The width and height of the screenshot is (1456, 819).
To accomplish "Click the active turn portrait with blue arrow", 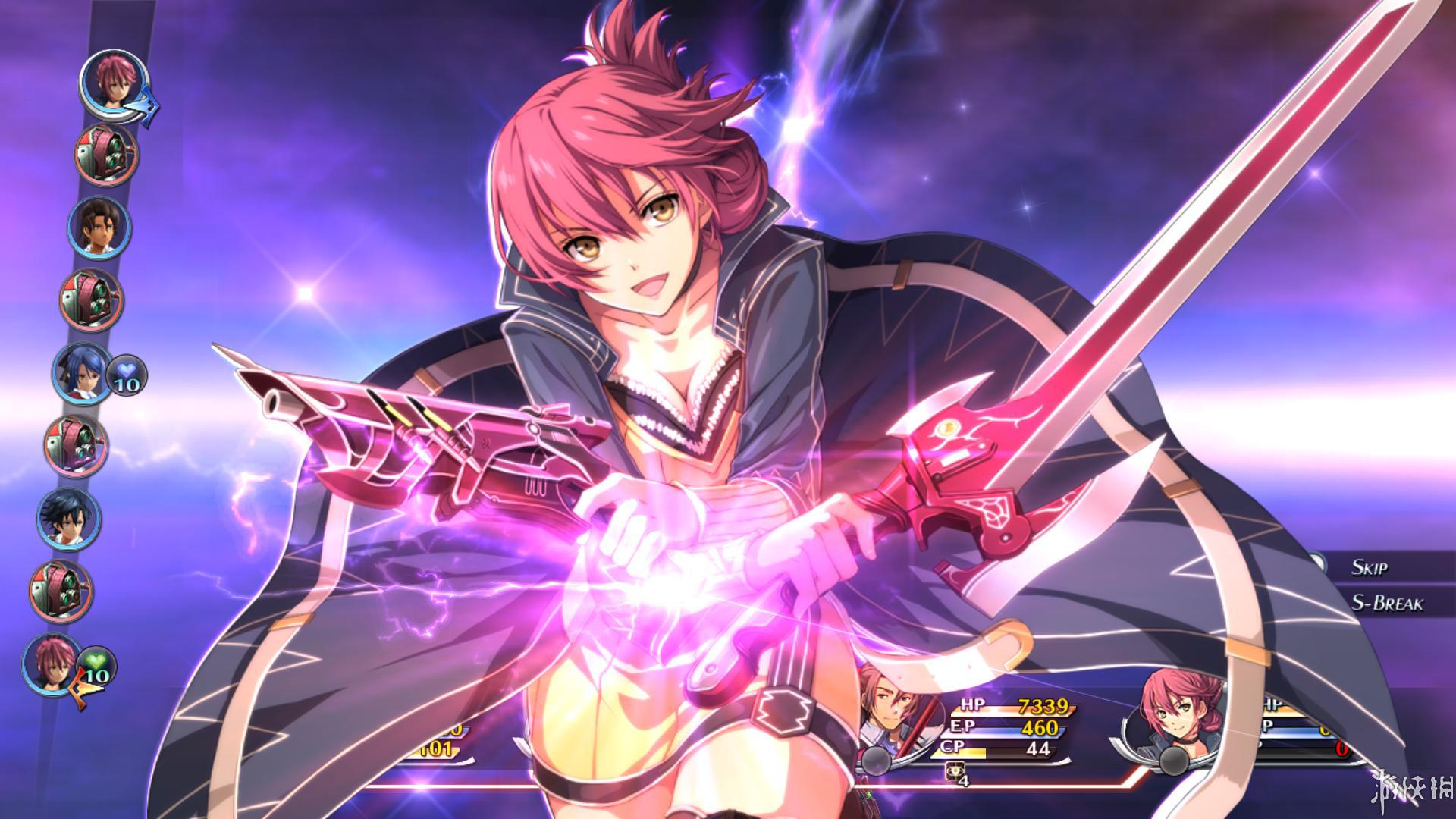I will (114, 82).
